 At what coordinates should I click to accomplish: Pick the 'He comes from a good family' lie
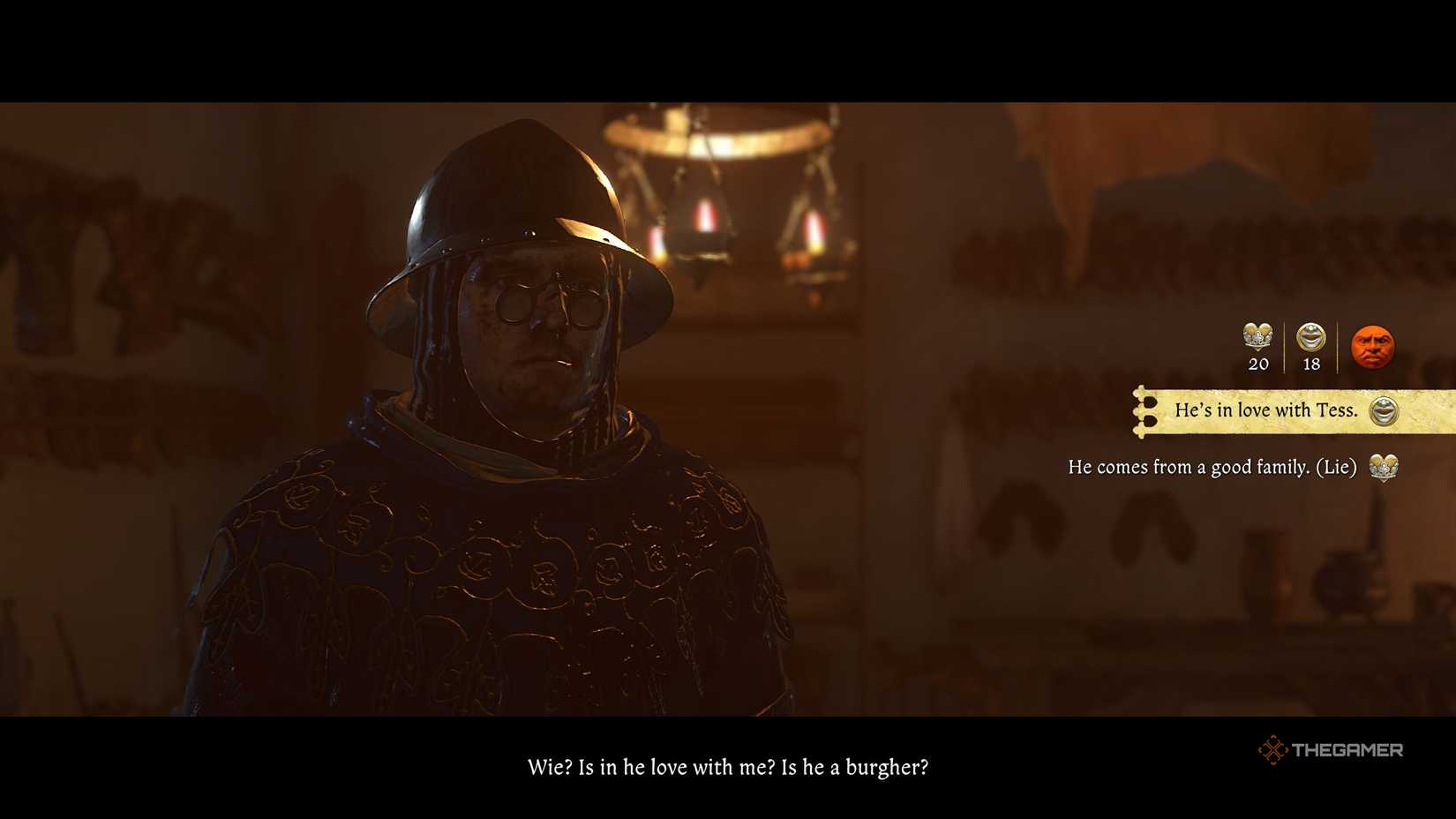pyautogui.click(x=1212, y=468)
